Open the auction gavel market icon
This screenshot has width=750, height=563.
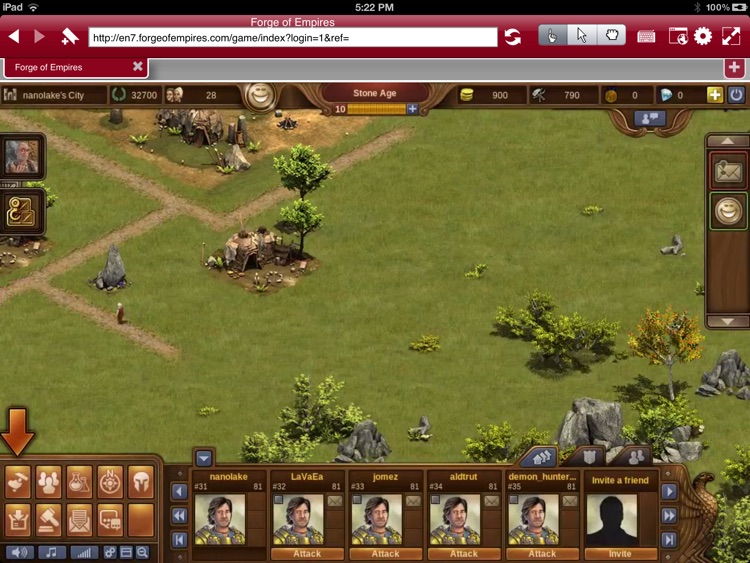tap(48, 518)
